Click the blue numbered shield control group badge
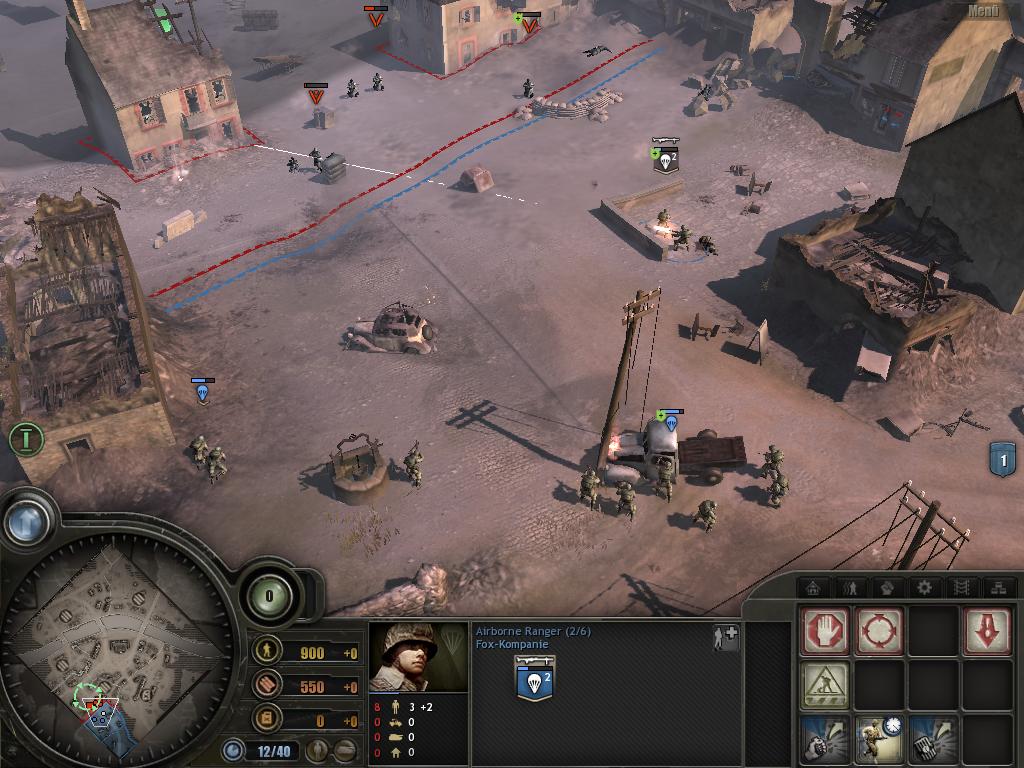 [1002, 459]
